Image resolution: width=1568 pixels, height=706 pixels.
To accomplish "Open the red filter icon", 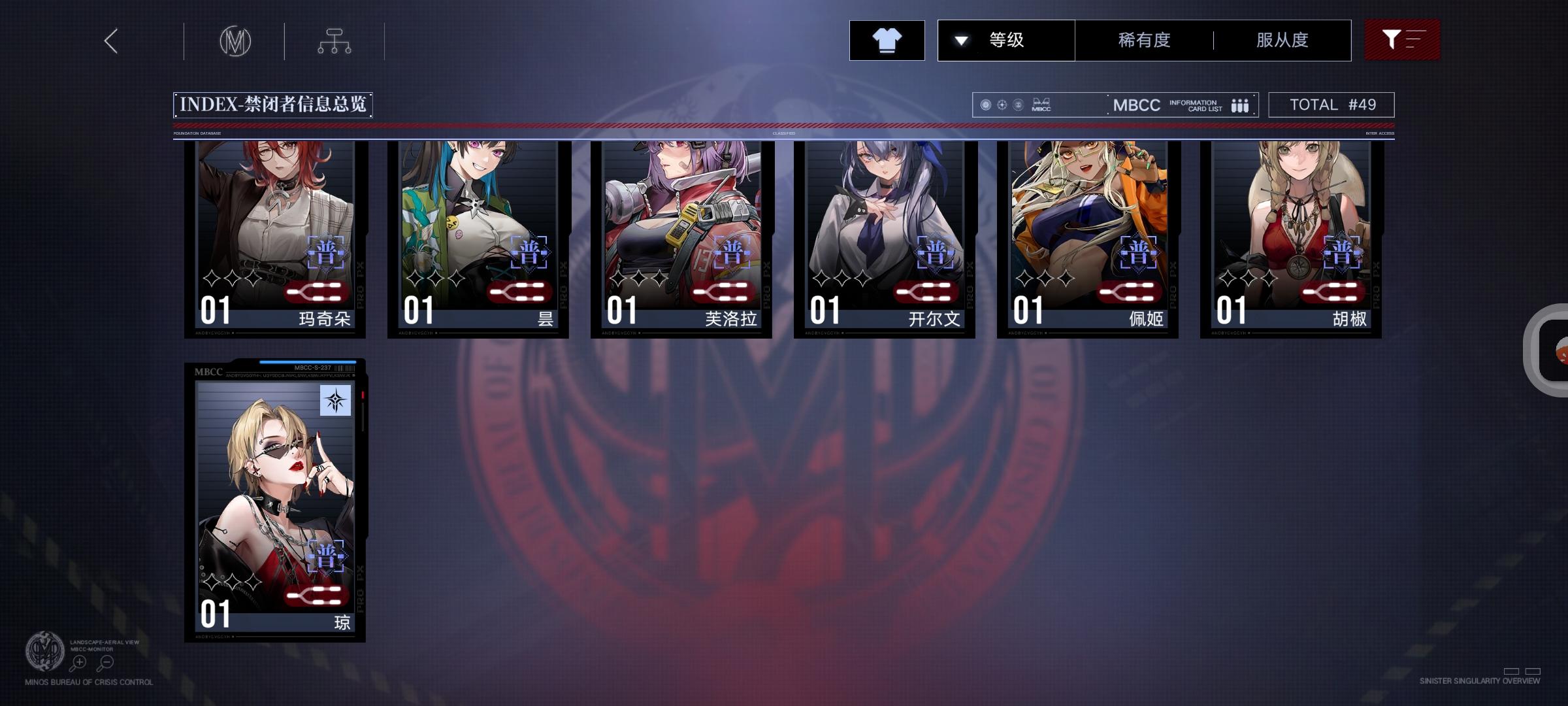I will click(x=1402, y=39).
